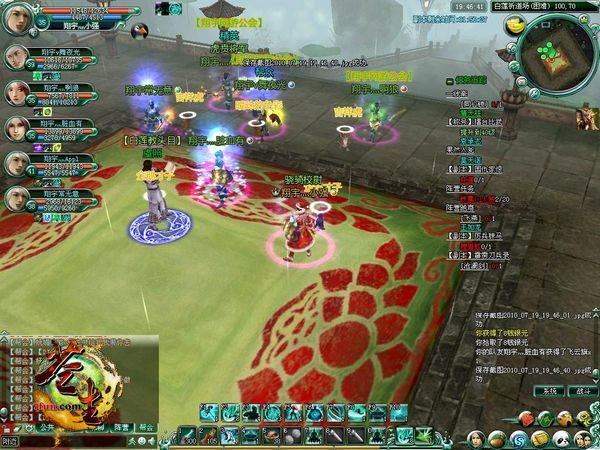This screenshot has width=600, height=450.
Task: Open the blue swirl menu icon
Action: point(518,438)
